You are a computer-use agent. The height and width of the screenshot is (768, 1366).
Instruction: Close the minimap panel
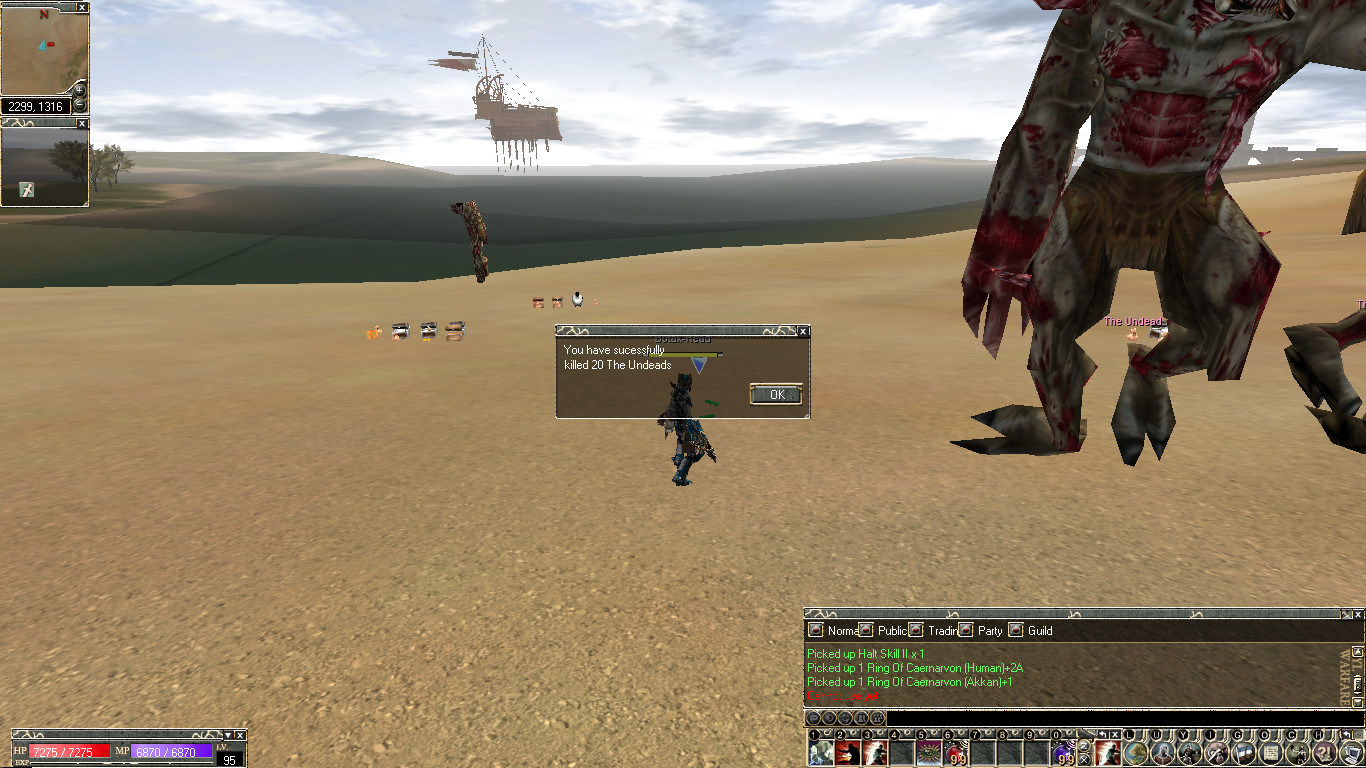coord(82,7)
